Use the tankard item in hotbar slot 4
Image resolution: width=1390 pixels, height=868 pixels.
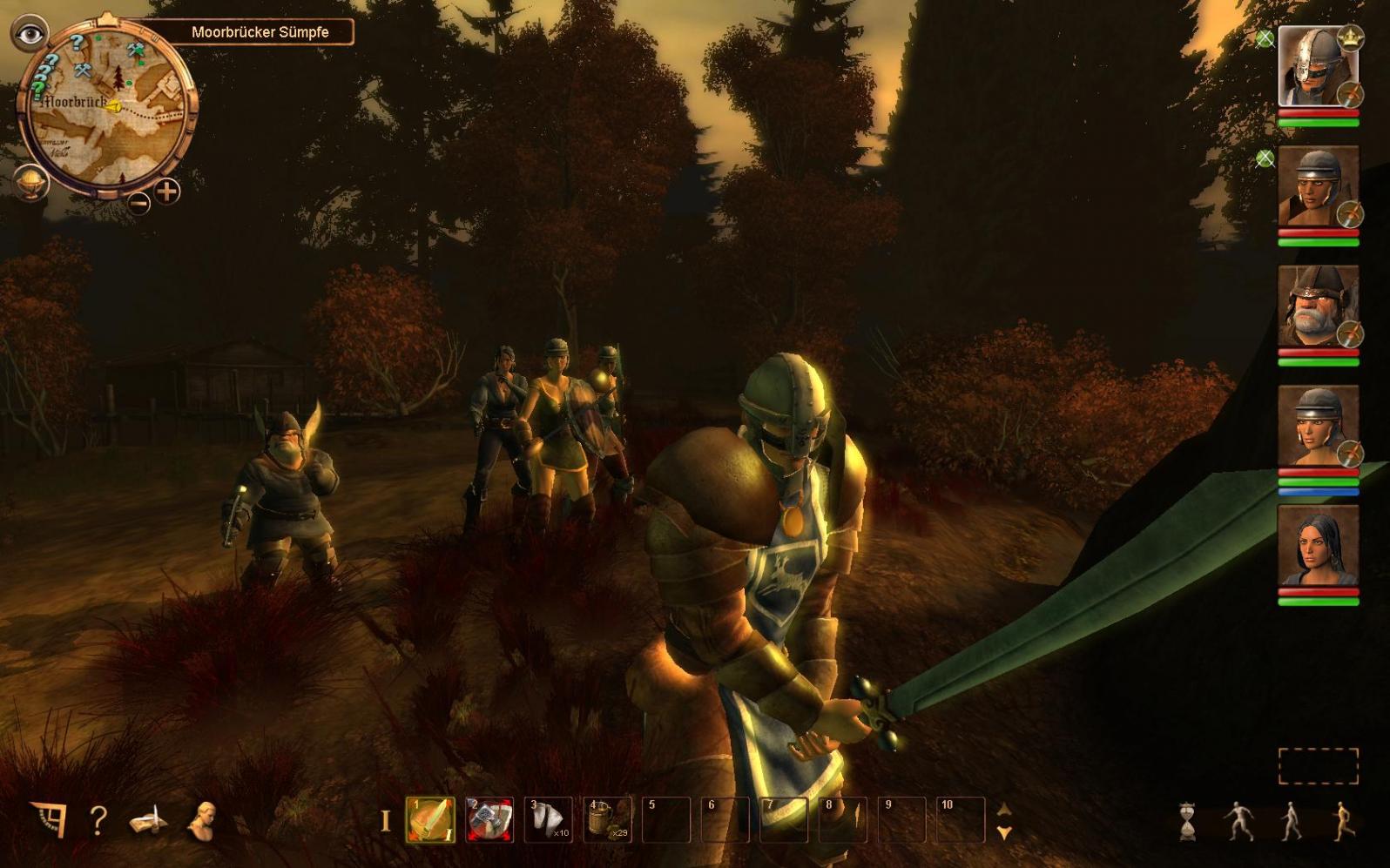click(608, 819)
